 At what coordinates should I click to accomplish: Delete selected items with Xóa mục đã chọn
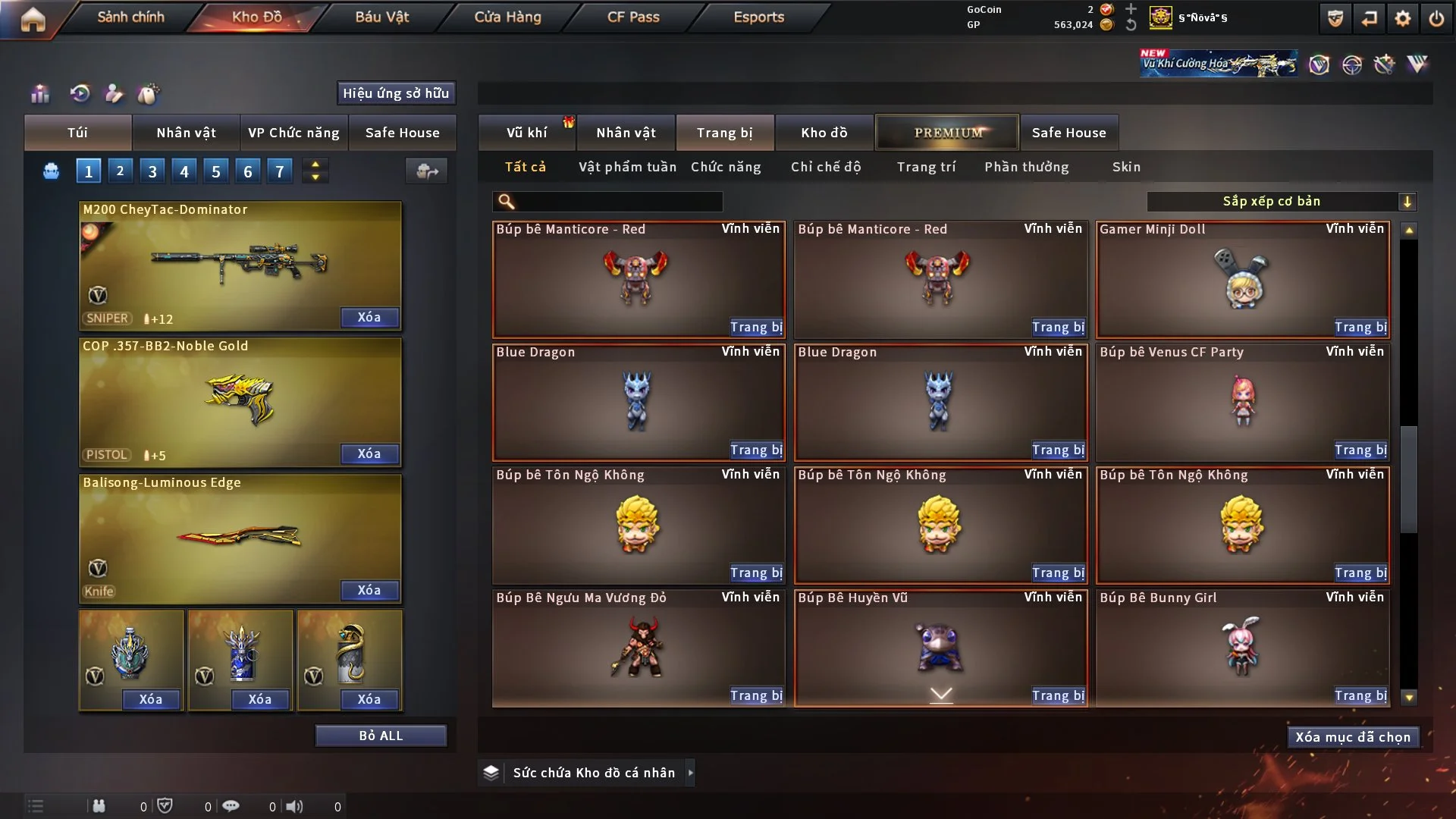tap(1353, 737)
